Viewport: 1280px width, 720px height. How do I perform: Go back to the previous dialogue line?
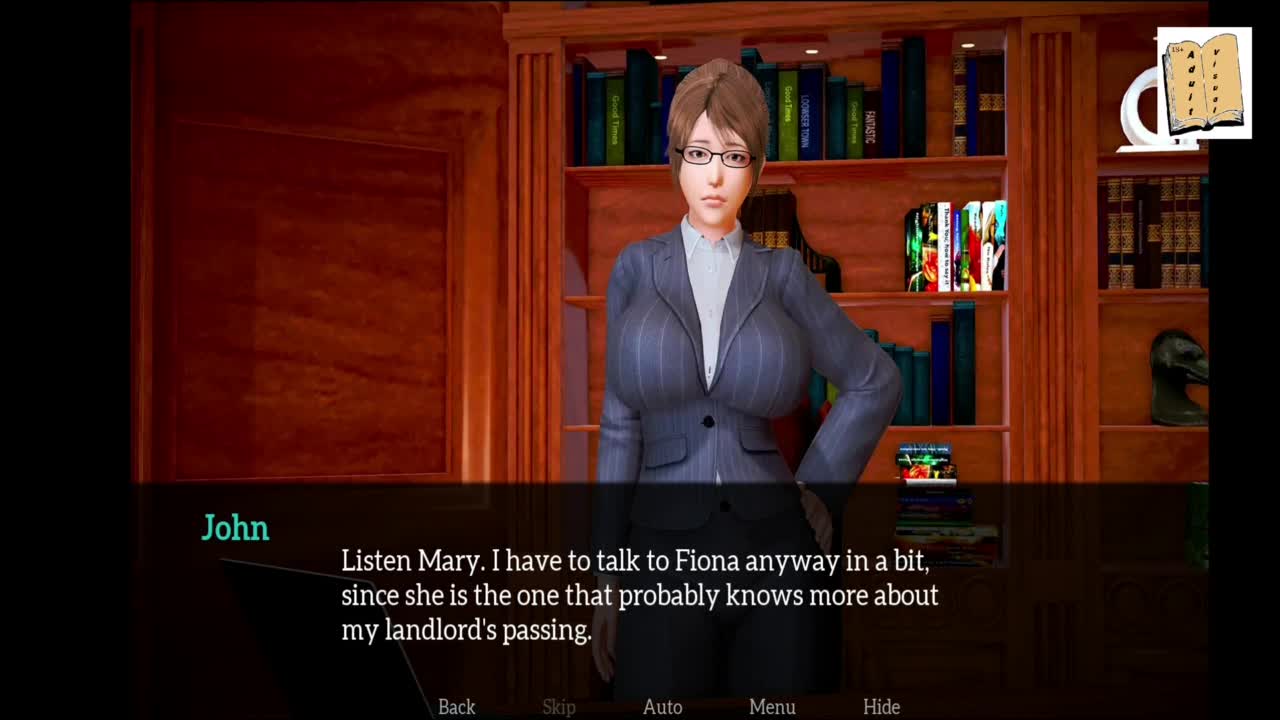point(456,707)
